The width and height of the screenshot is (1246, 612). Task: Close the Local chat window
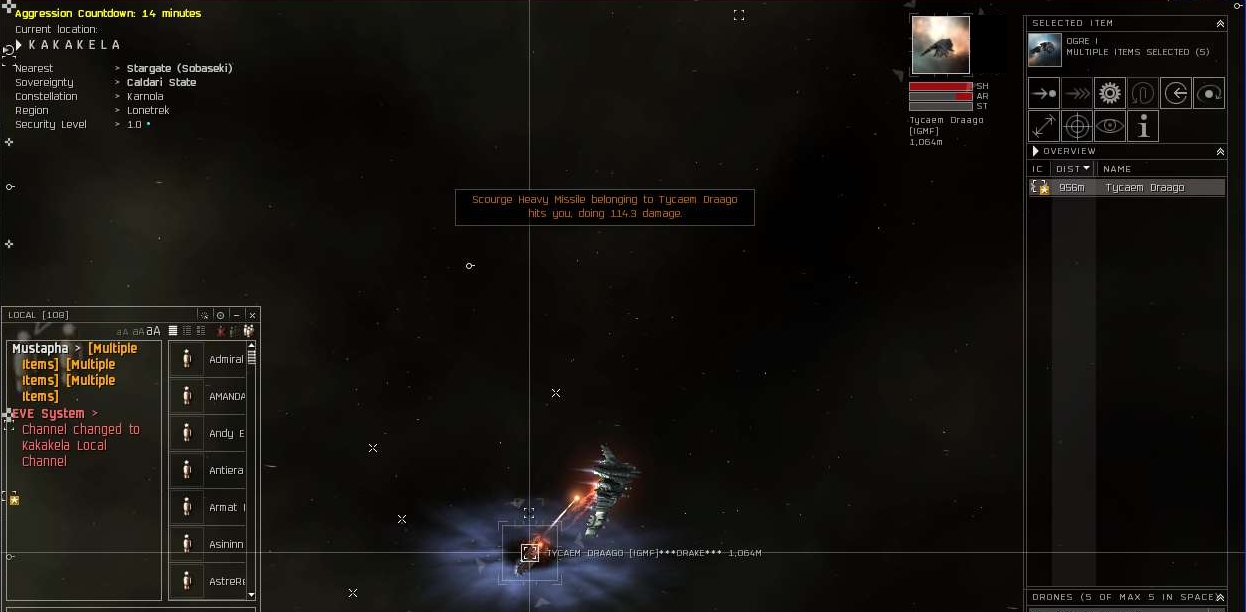(252, 315)
